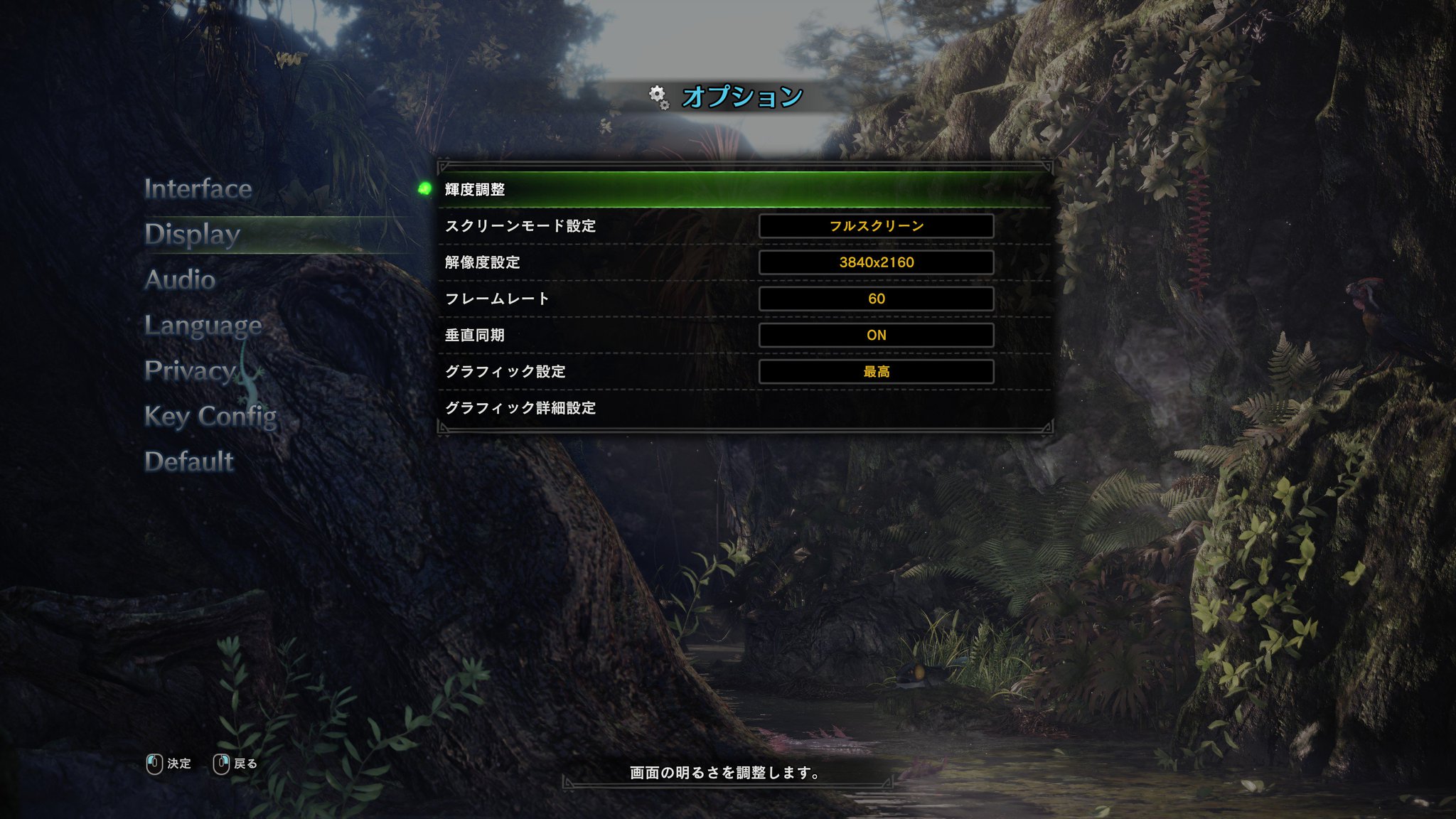Toggle 垂直同期 from ON to OFF

click(x=877, y=335)
